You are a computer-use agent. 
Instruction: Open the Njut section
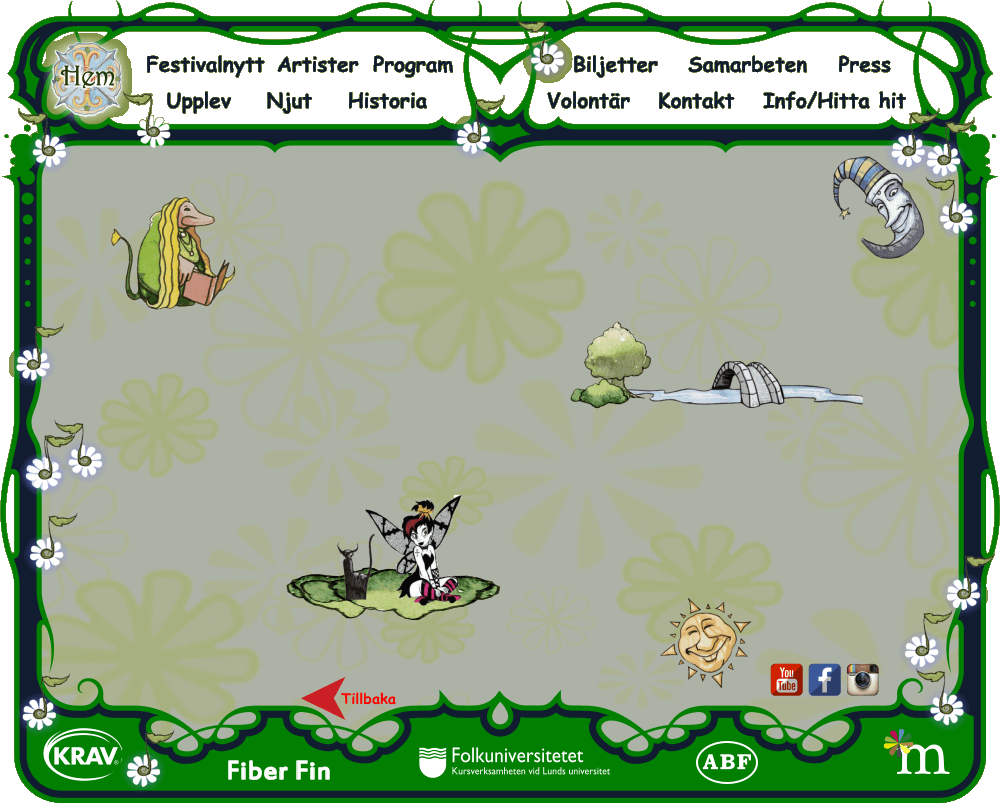(x=289, y=102)
